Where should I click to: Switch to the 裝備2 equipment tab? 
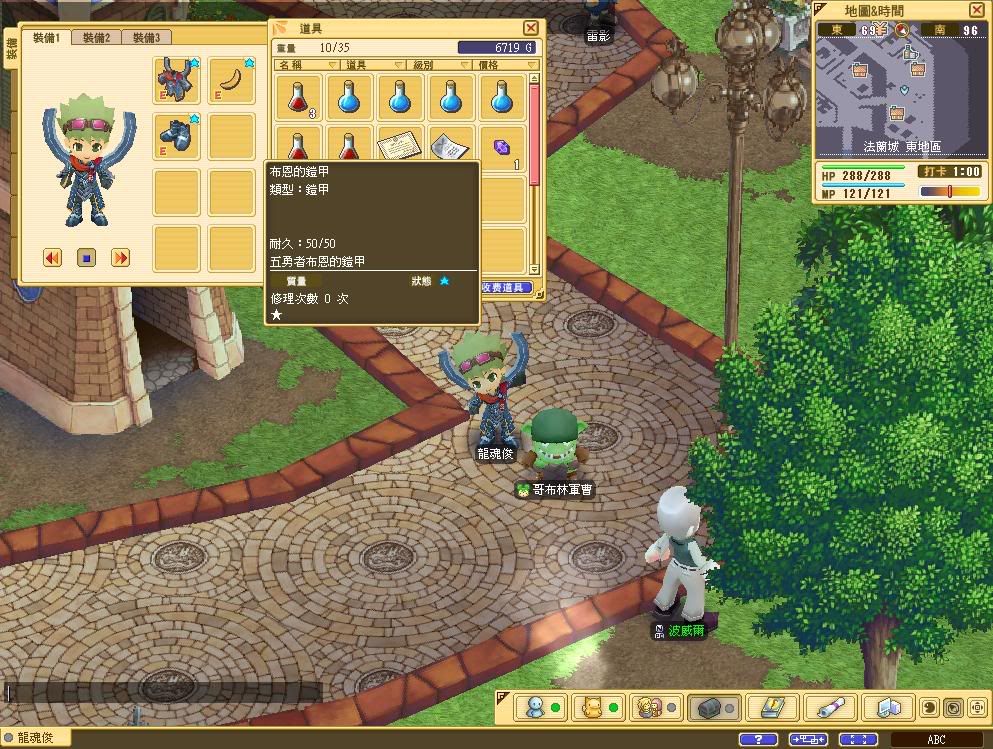(97, 38)
